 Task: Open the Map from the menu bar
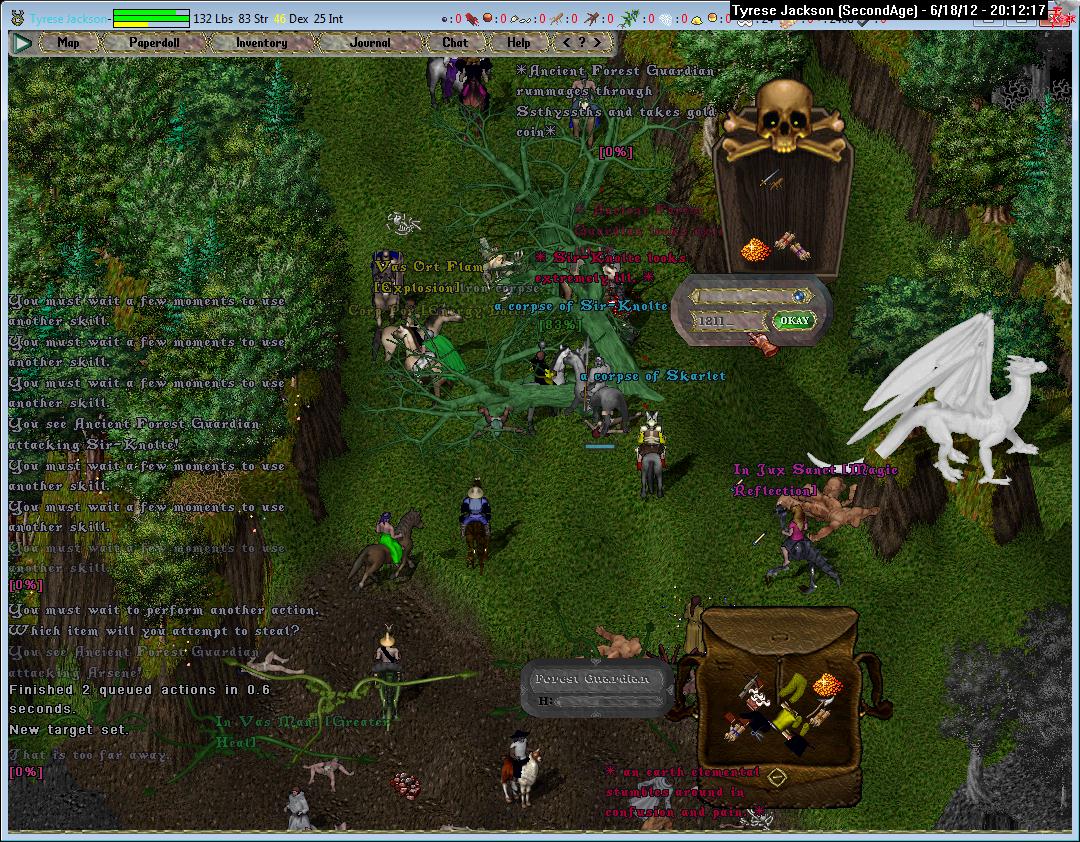(68, 43)
